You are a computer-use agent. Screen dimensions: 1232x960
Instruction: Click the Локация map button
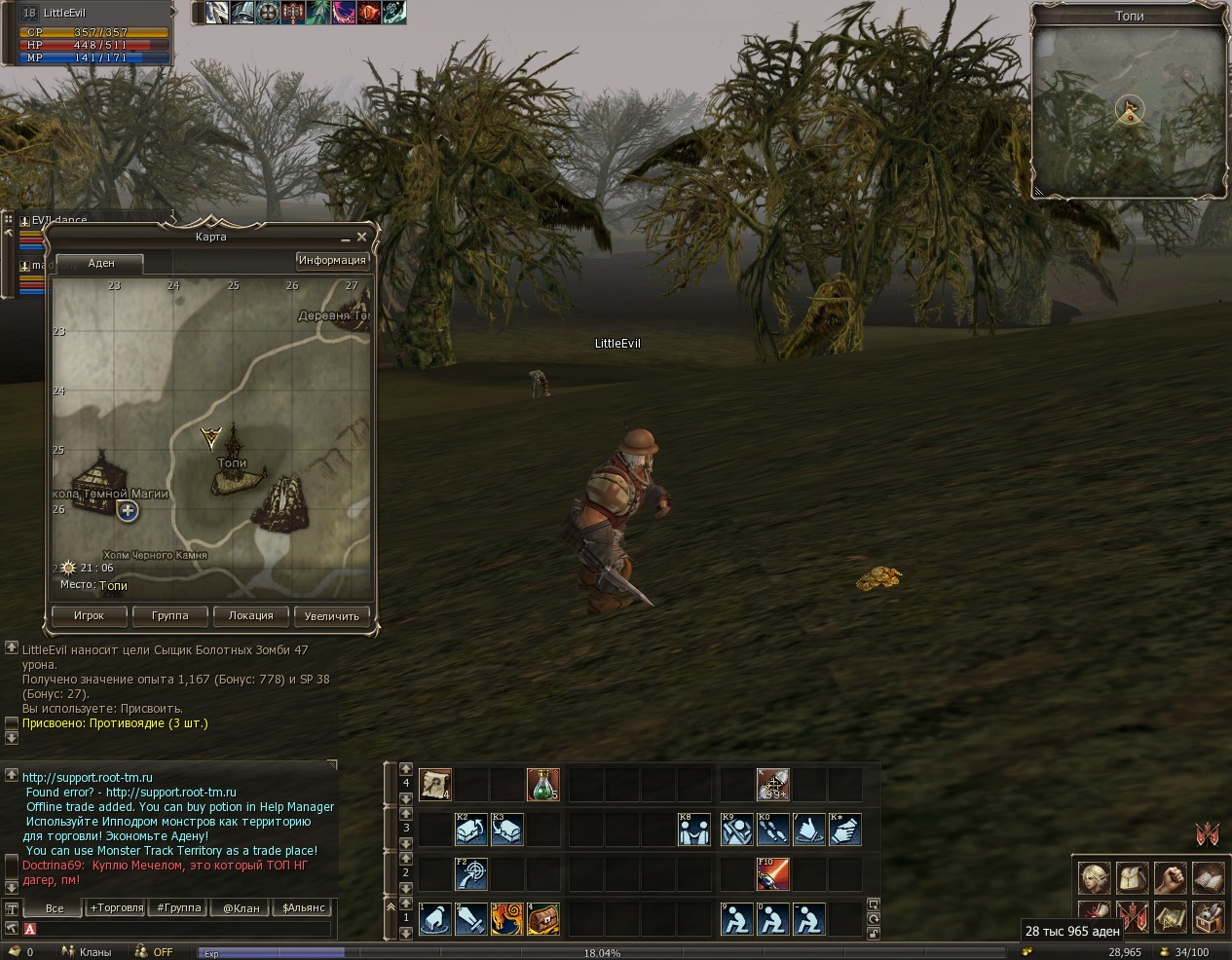[x=250, y=615]
